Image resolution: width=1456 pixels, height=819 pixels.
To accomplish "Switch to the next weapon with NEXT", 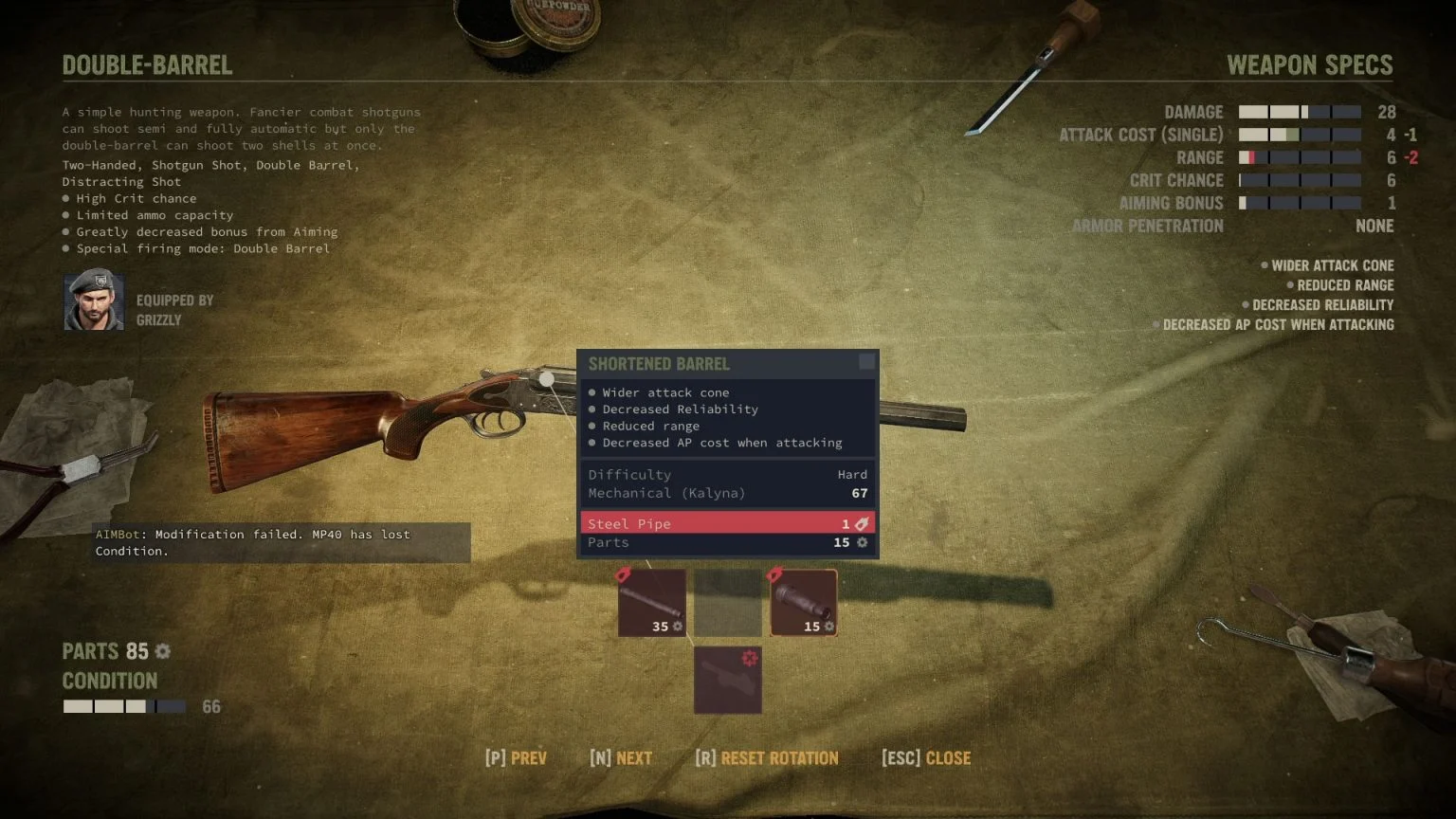I will tap(621, 757).
